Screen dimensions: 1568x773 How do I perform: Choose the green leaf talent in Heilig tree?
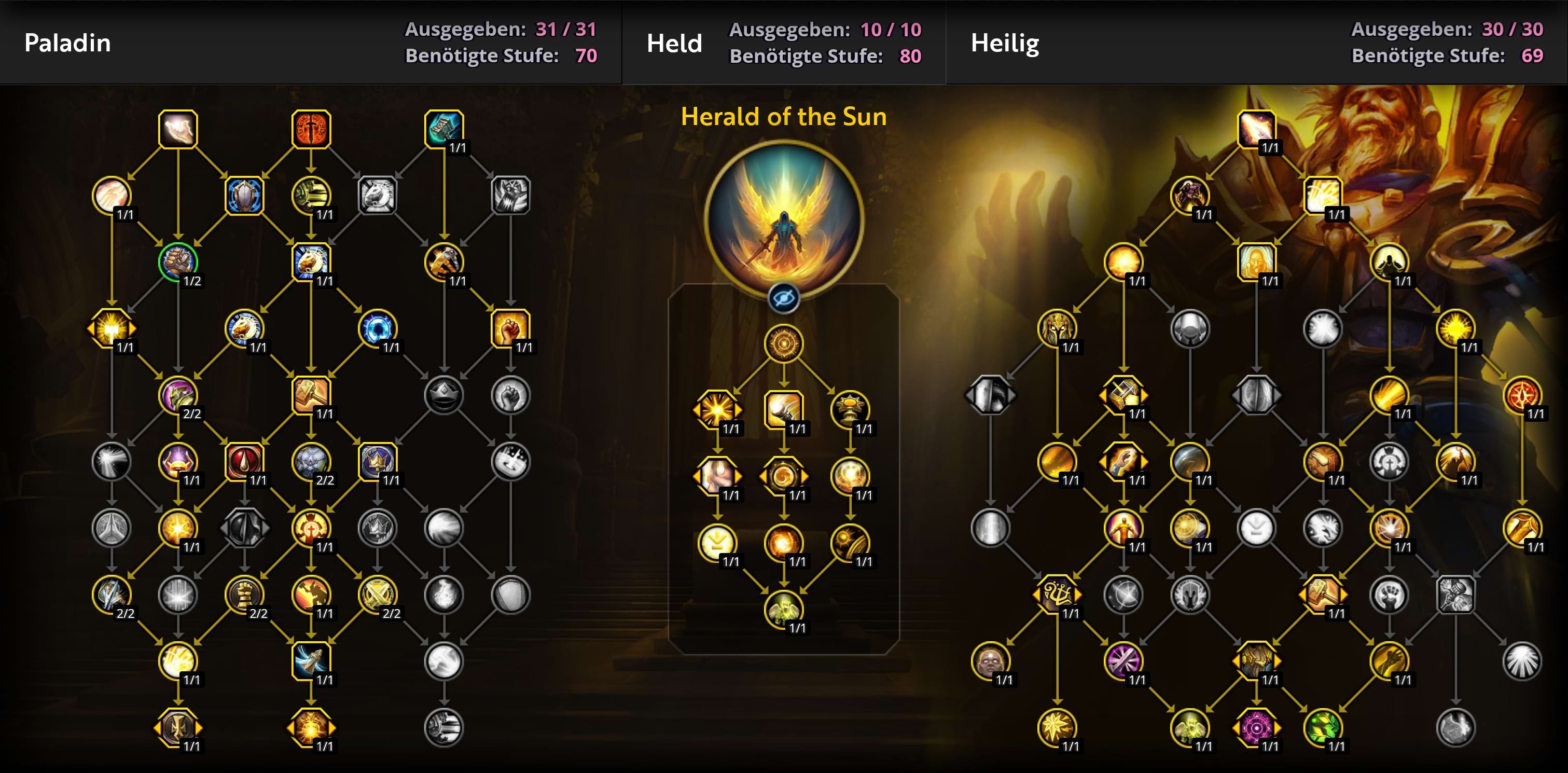tap(1323, 727)
